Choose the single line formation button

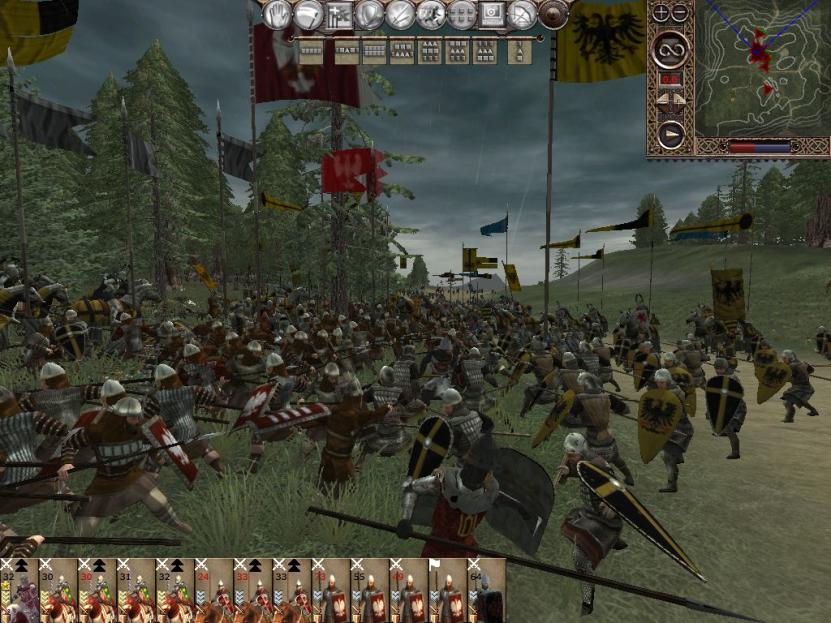click(x=310, y=50)
